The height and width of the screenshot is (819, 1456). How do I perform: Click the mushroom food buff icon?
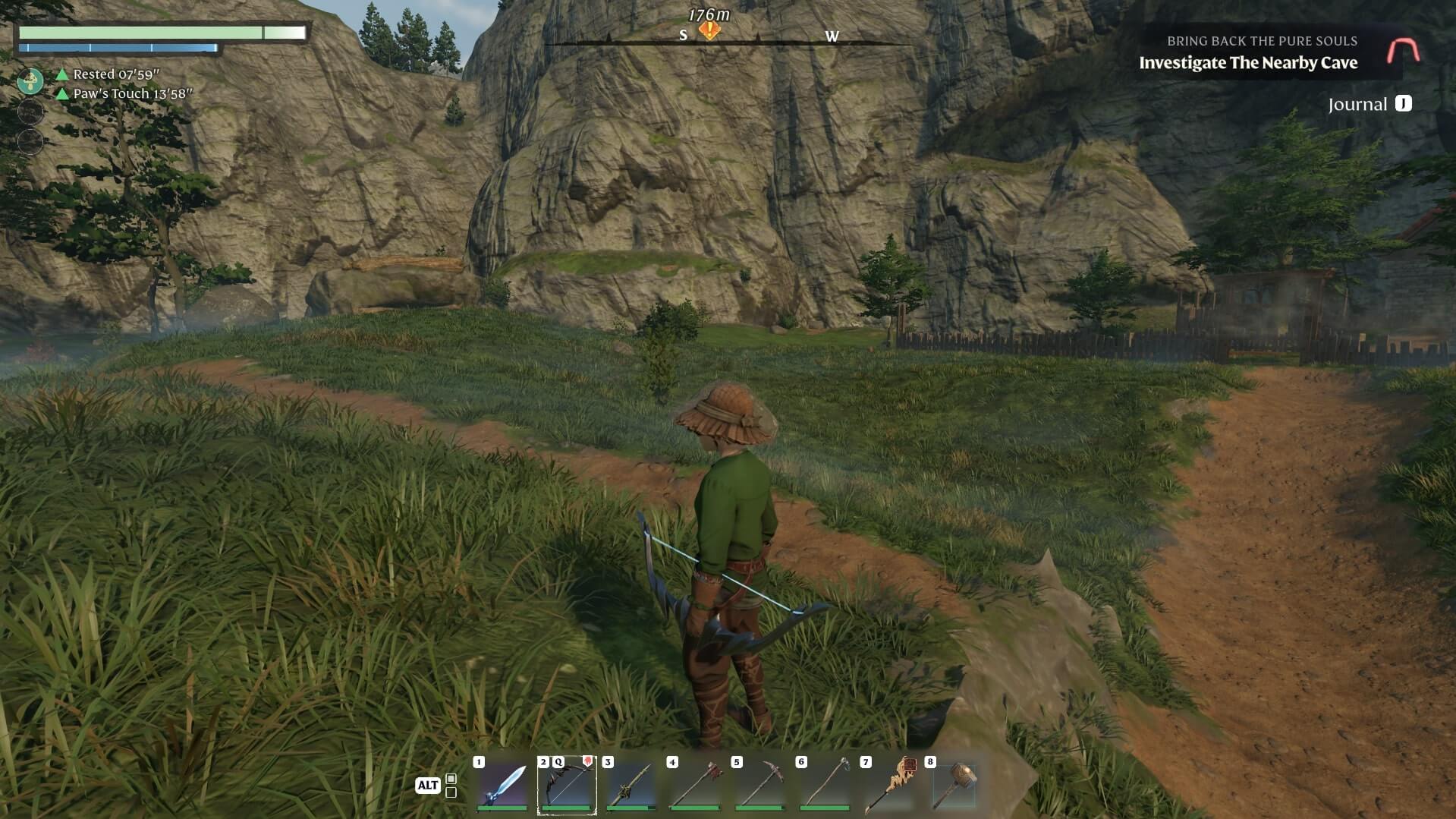click(x=30, y=80)
